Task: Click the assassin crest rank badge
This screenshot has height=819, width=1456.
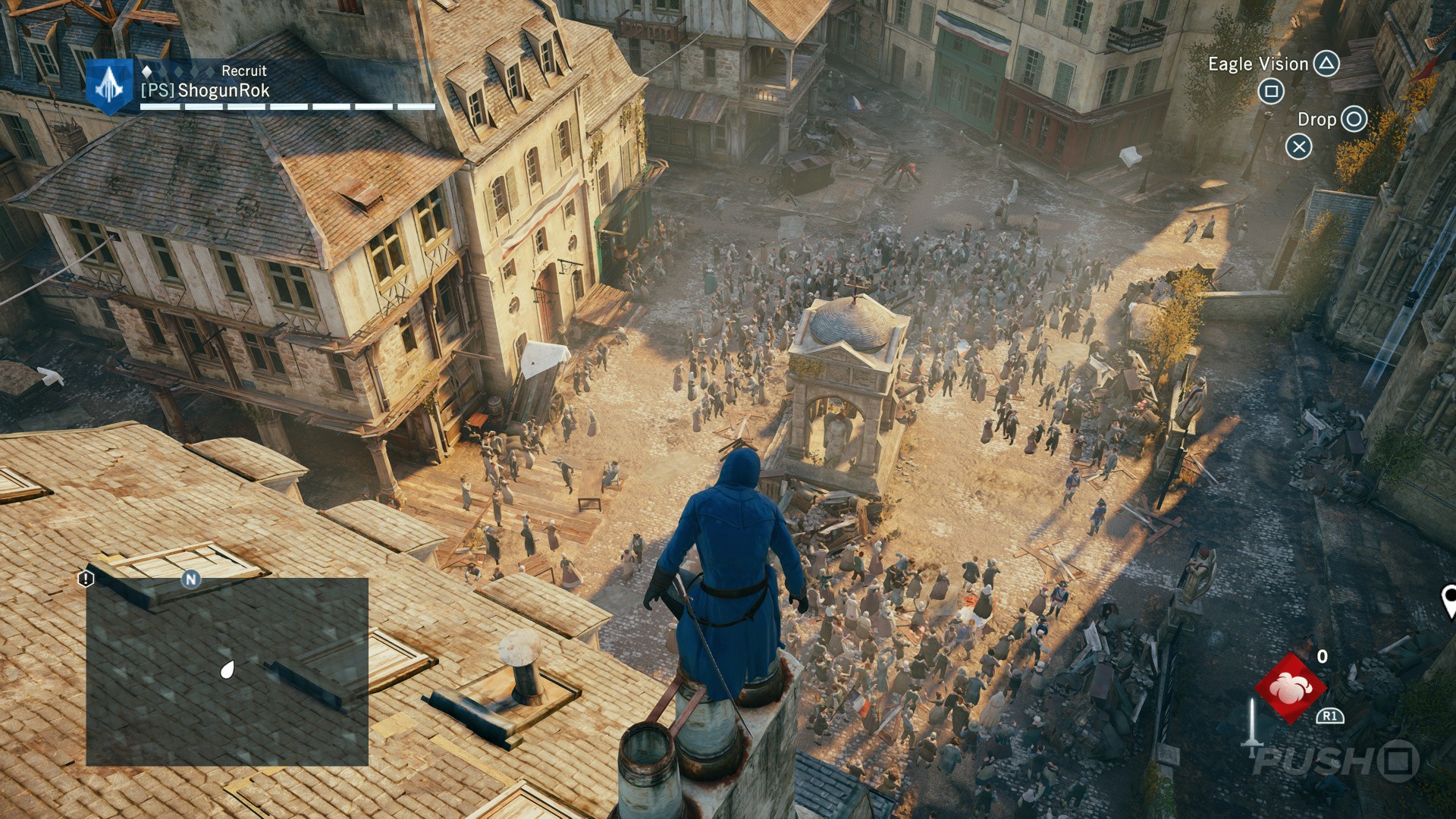Action: 110,86
